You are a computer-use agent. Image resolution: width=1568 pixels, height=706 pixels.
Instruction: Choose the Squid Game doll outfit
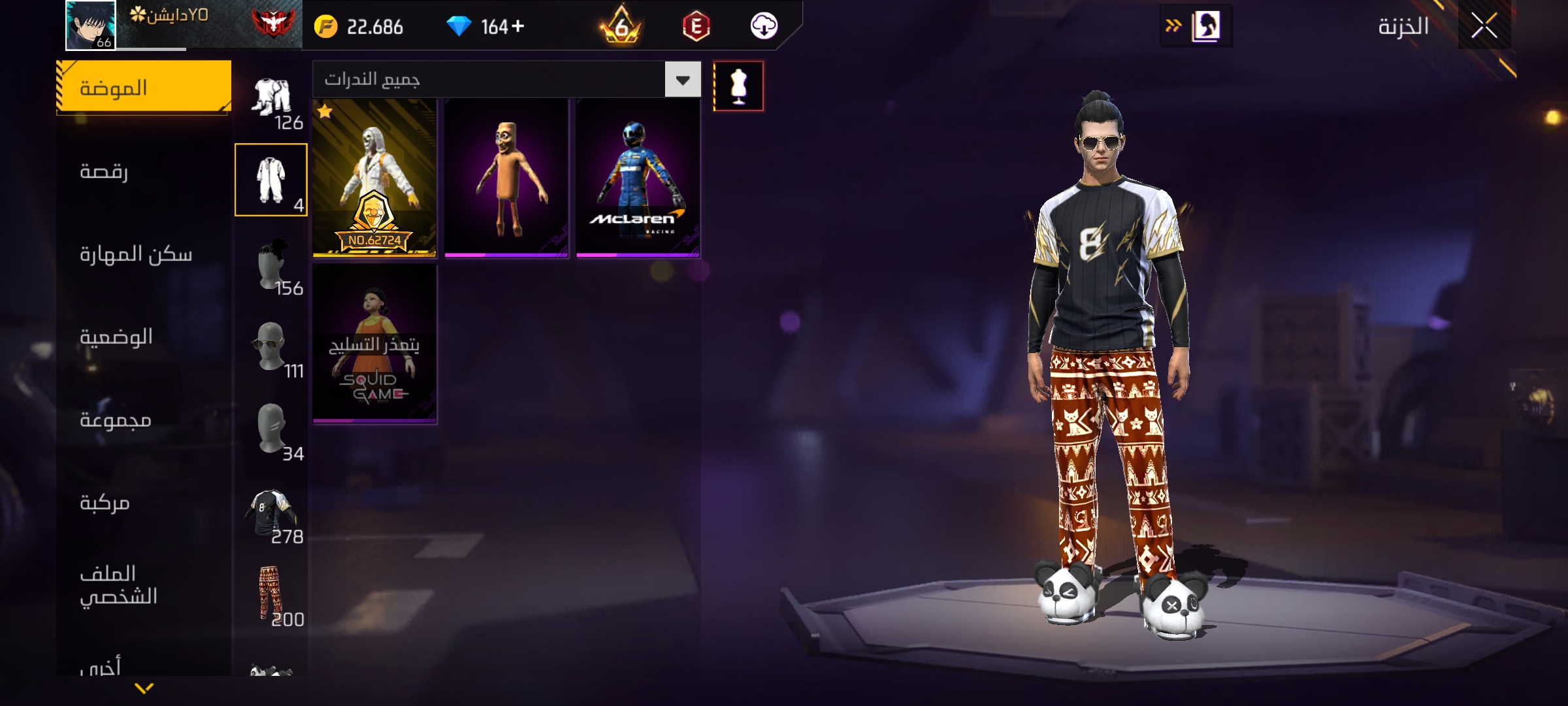[374, 344]
